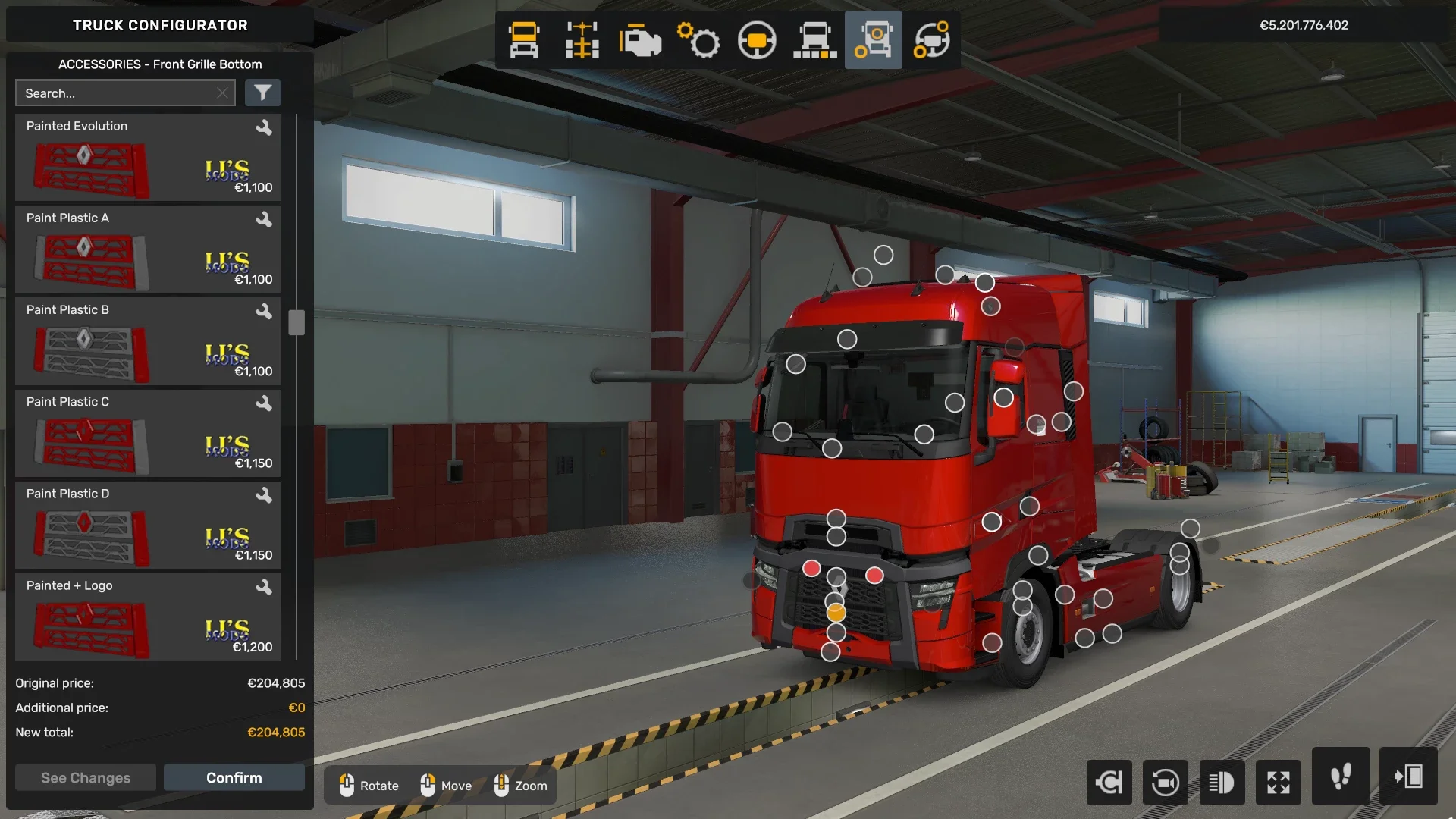Open the Transmission gears panel
This screenshot has height=819, width=1456.
(x=698, y=39)
